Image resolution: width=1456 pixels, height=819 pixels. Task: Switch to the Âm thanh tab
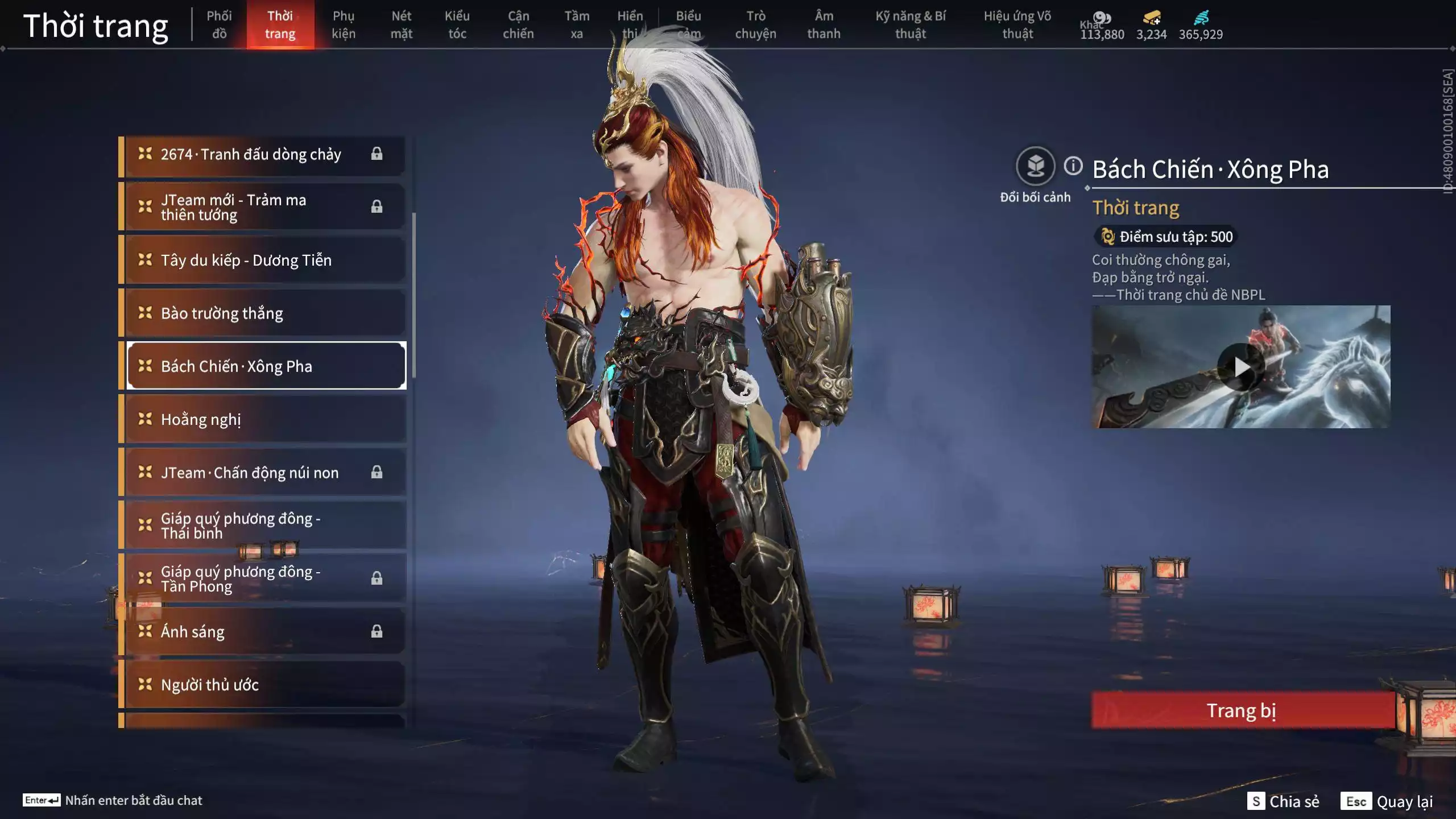pos(824,25)
